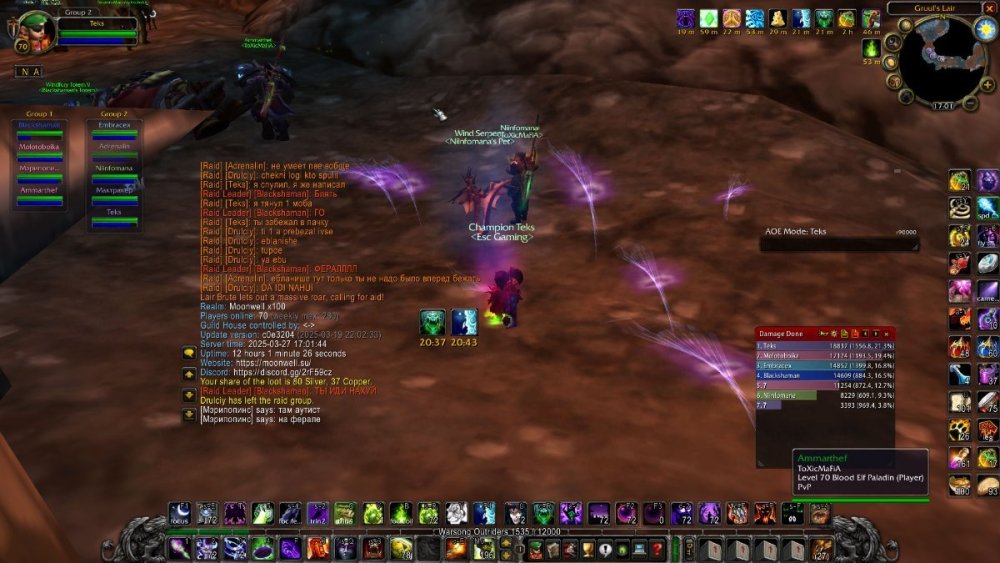1000x563 pixels.
Task: Click the buff icon showing 2 h
Action: click(x=847, y=19)
